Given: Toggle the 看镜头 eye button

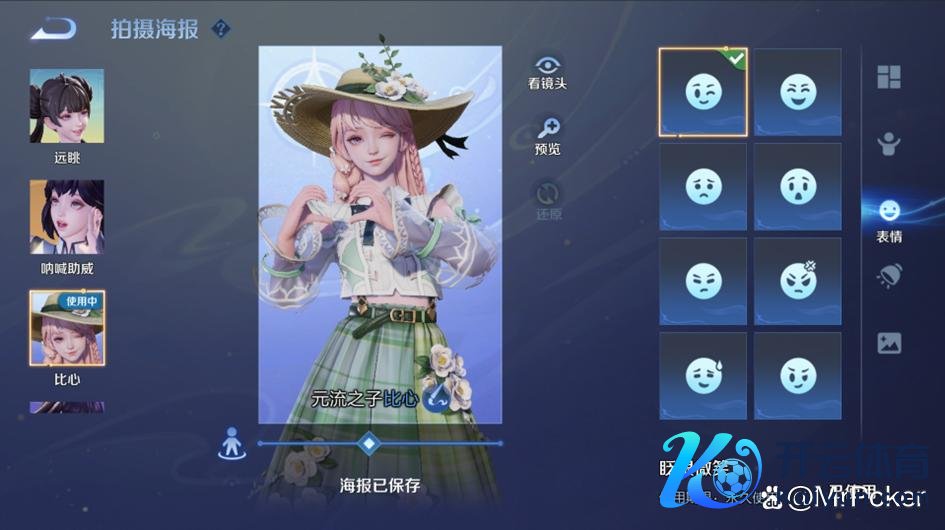Looking at the screenshot, I should (x=548, y=67).
